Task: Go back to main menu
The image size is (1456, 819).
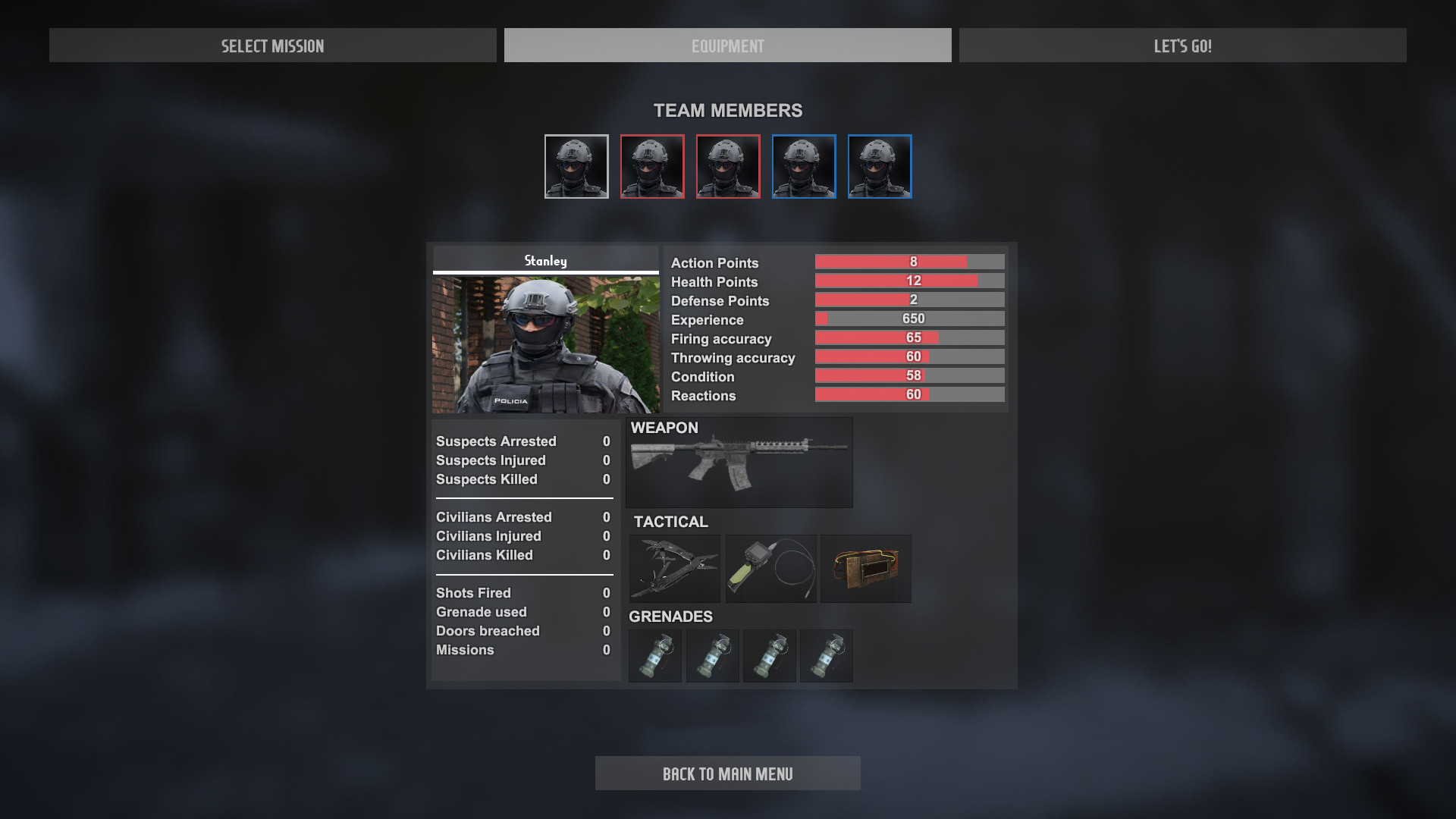Action: coord(727,773)
